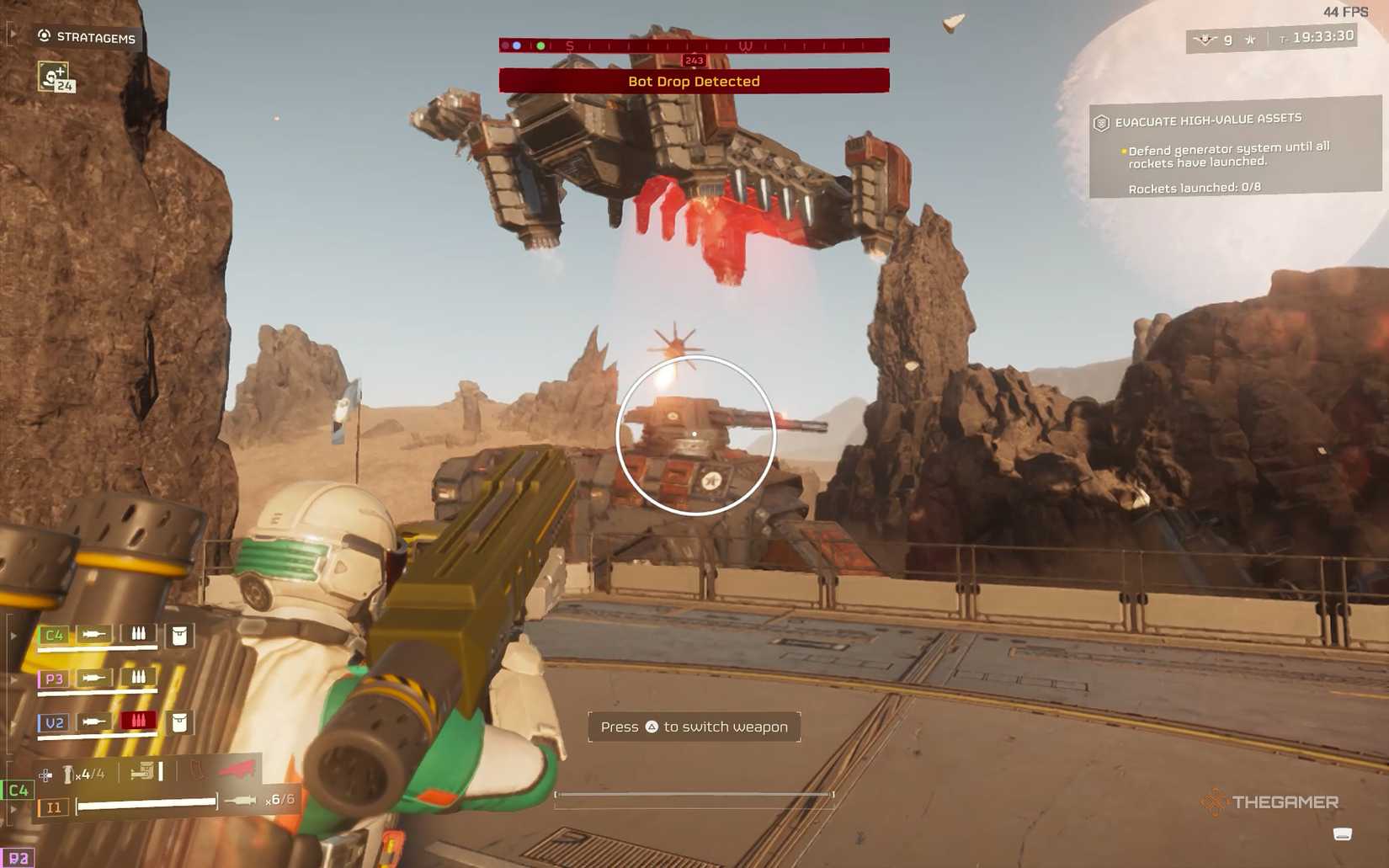The width and height of the screenshot is (1389, 868).
Task: Click the Press to switch weapon prompt
Action: pos(694,726)
